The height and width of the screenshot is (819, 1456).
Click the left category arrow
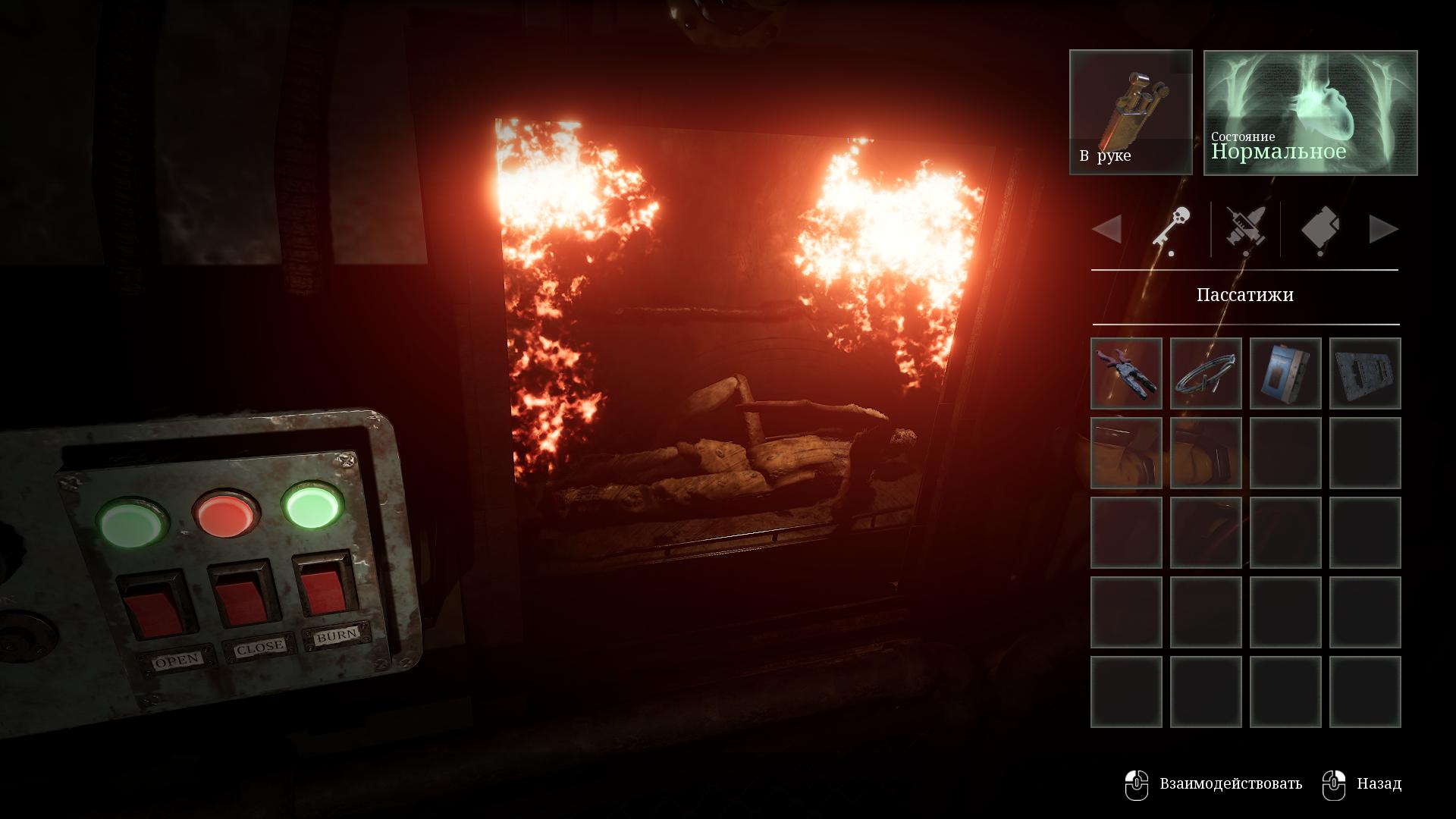click(1107, 229)
